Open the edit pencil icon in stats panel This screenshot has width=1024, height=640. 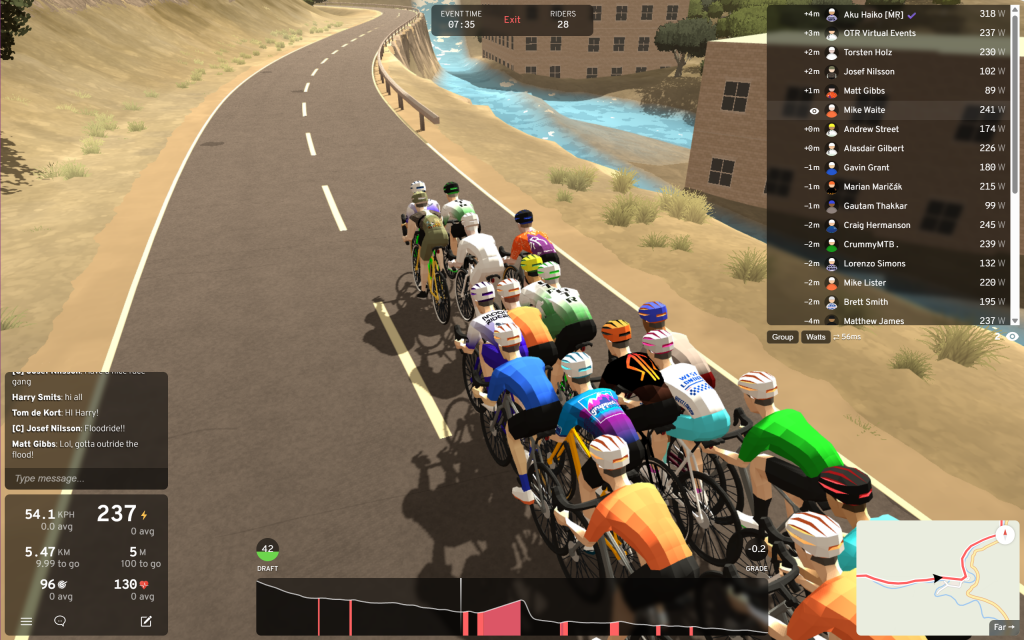coord(146,621)
